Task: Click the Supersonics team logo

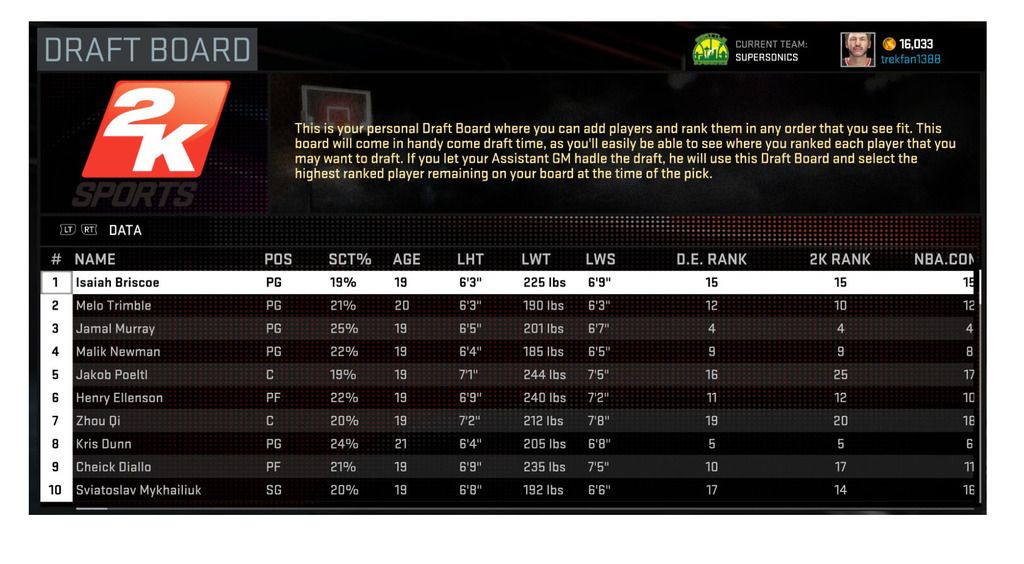Action: [x=710, y=50]
